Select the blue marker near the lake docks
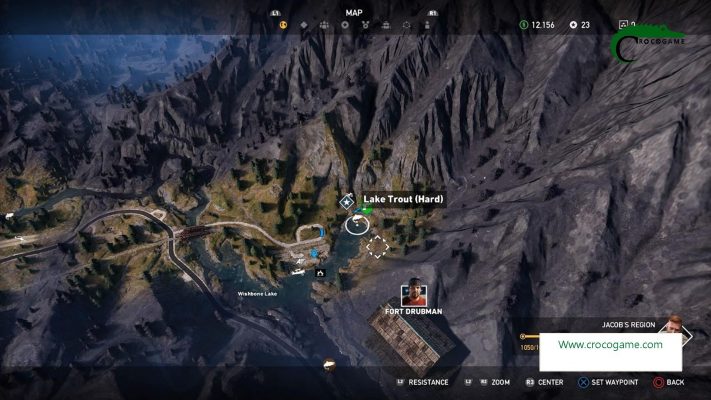Viewport: 711px width, 400px height. (312, 255)
